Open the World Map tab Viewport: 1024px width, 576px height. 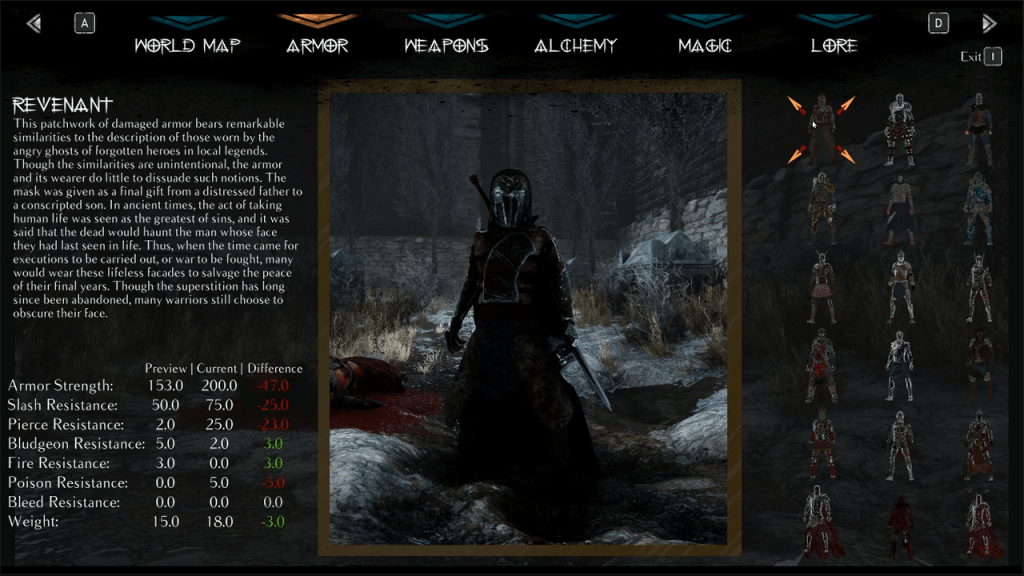187,45
